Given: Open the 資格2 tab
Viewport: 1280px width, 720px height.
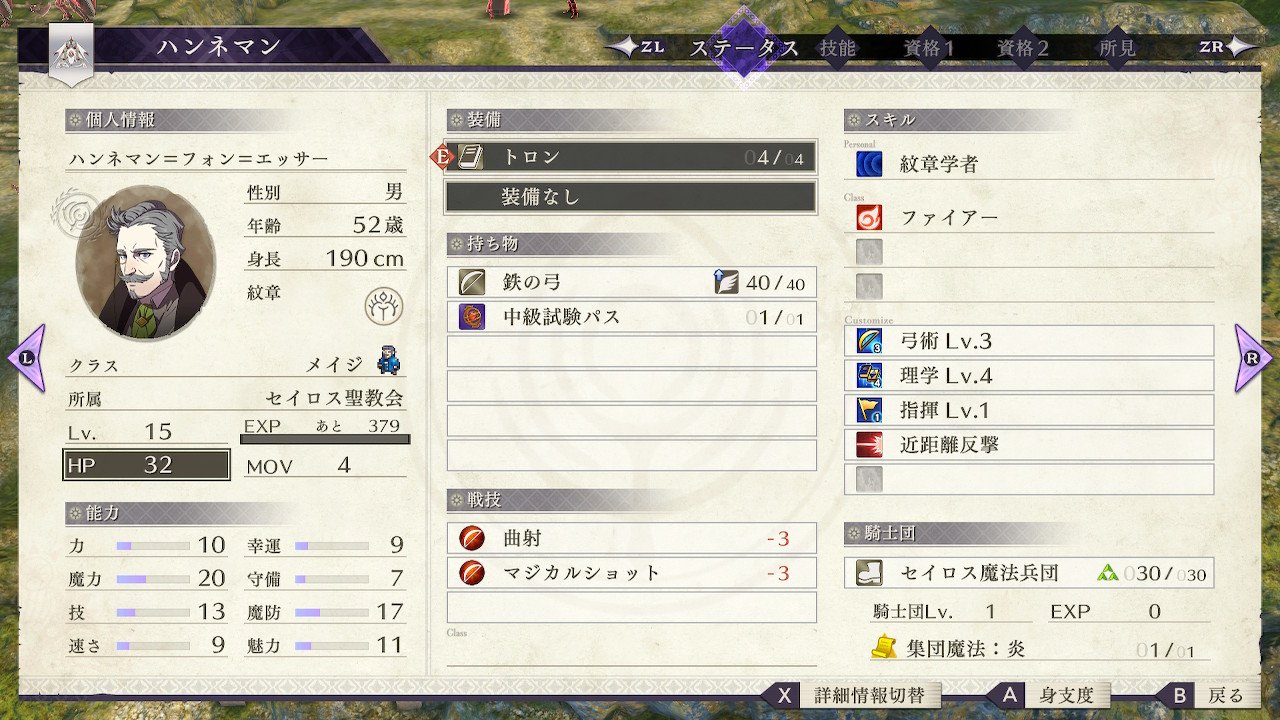Looking at the screenshot, I should (1023, 48).
